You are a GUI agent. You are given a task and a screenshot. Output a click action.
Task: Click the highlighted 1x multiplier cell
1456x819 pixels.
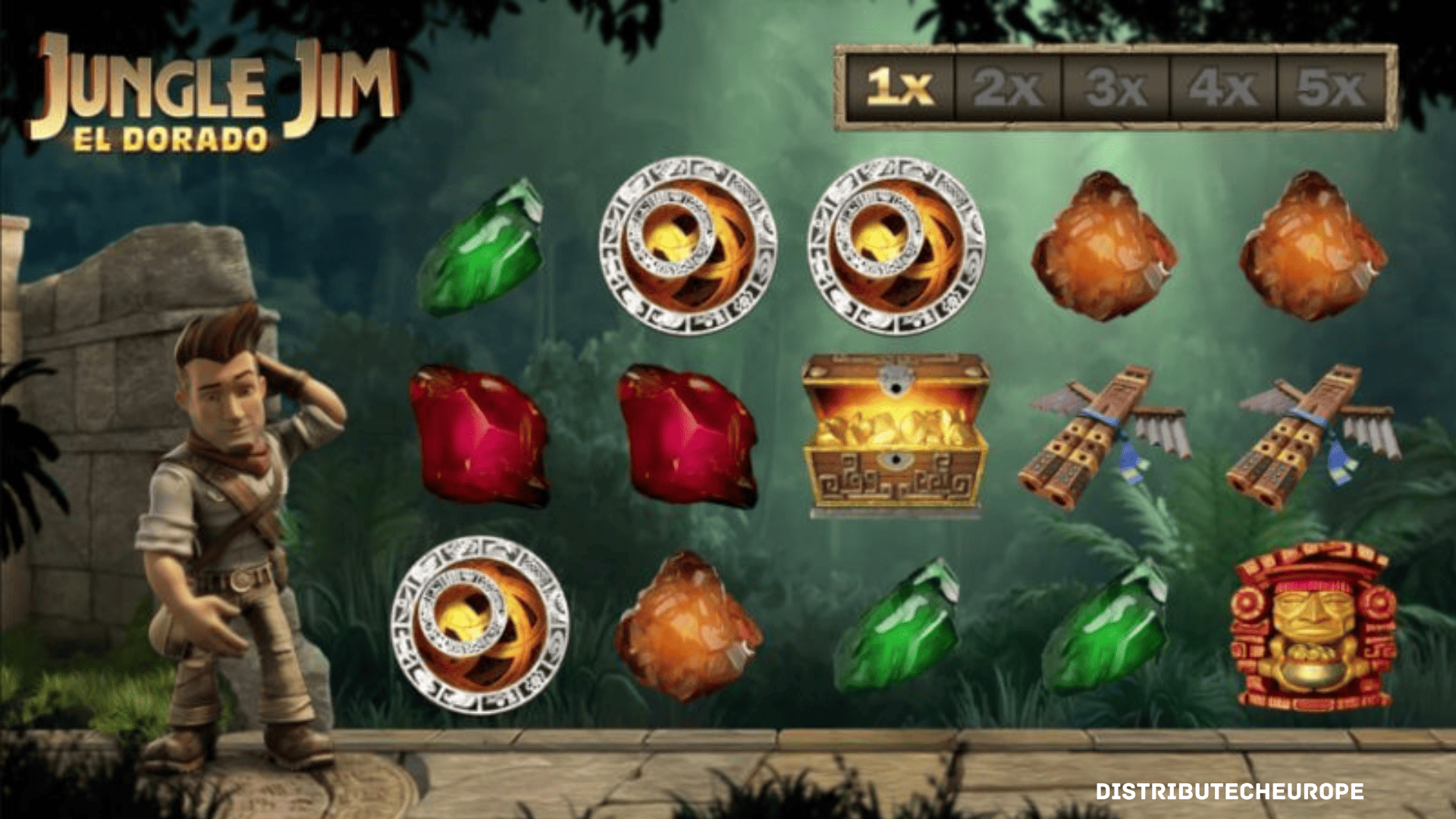900,87
